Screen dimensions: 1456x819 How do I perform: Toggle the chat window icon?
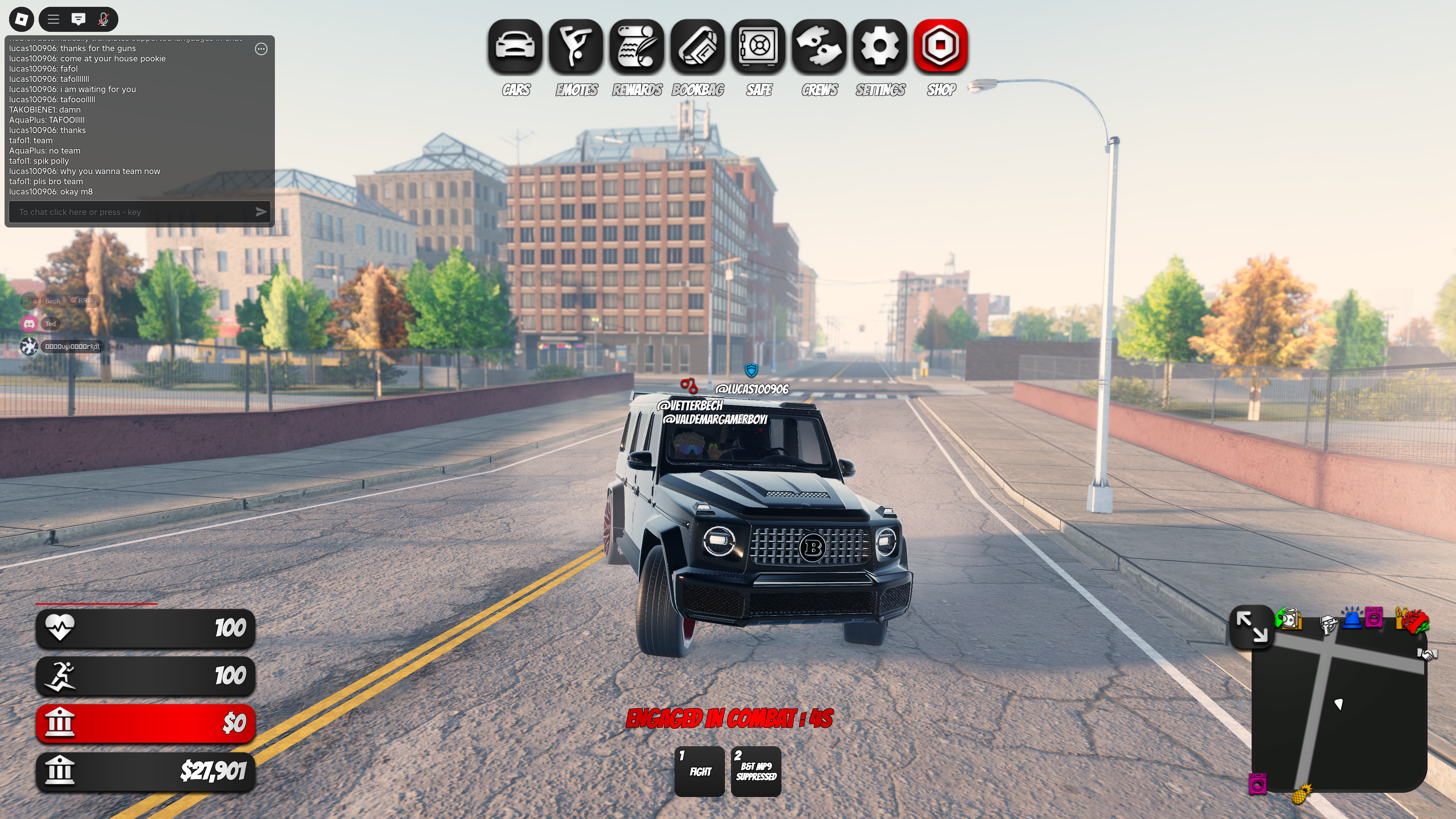78,19
